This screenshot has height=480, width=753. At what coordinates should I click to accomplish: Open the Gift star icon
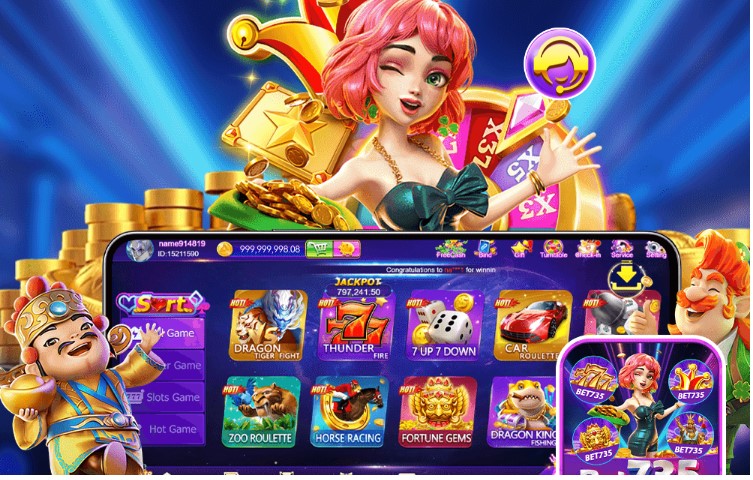519,247
